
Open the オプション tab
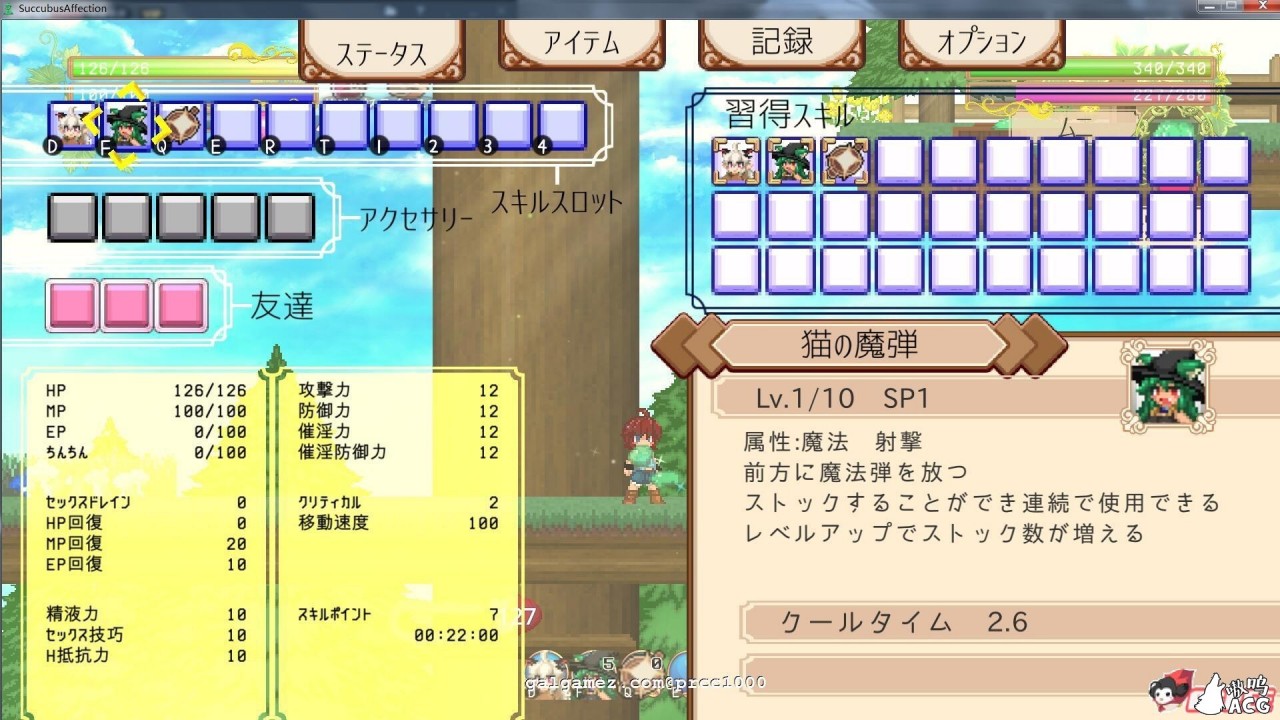(x=981, y=43)
